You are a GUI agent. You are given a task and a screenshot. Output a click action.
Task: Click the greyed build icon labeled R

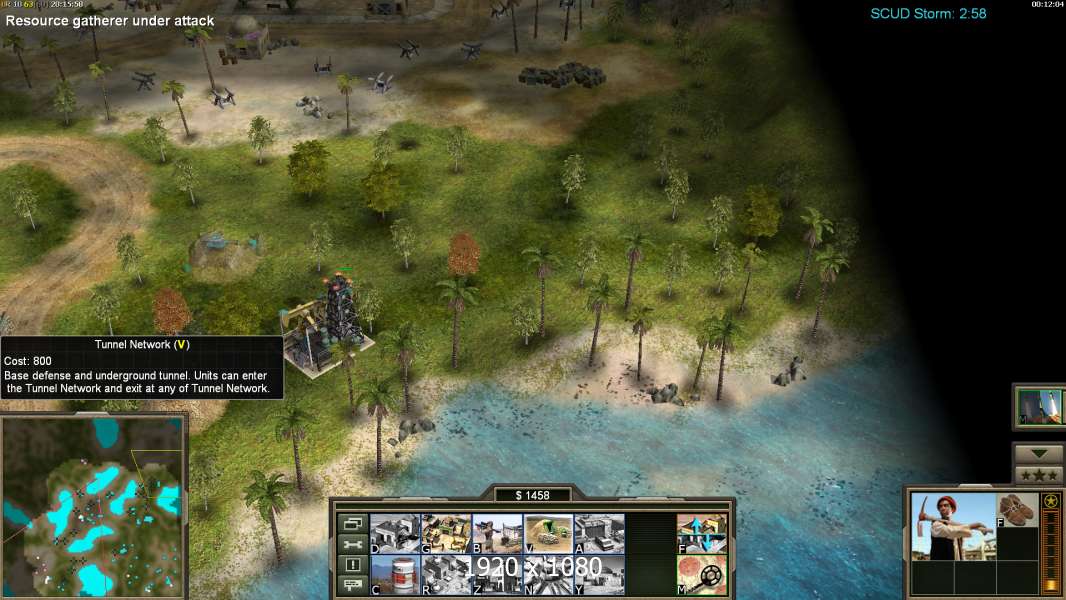tap(446, 574)
